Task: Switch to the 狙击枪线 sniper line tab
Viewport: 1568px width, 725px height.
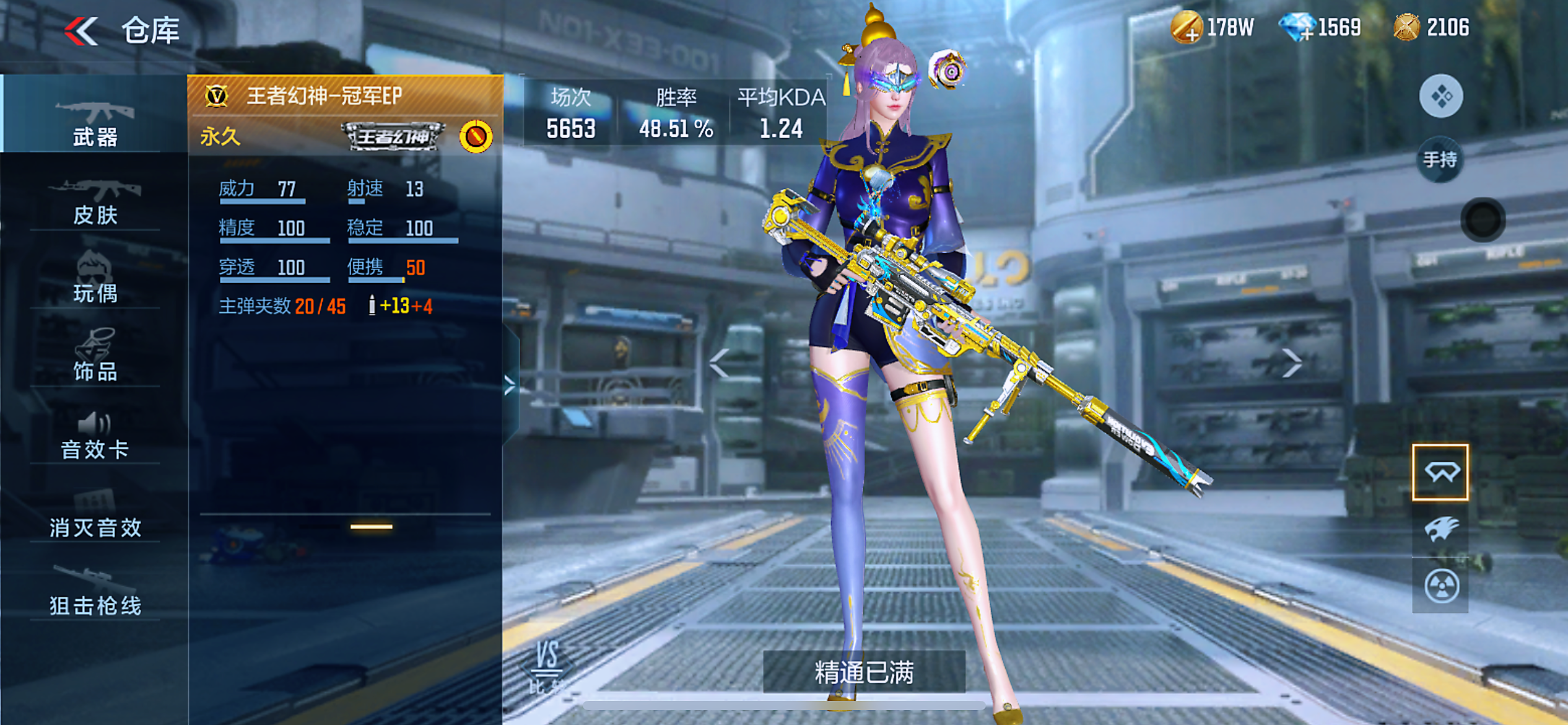Action: 95,592
